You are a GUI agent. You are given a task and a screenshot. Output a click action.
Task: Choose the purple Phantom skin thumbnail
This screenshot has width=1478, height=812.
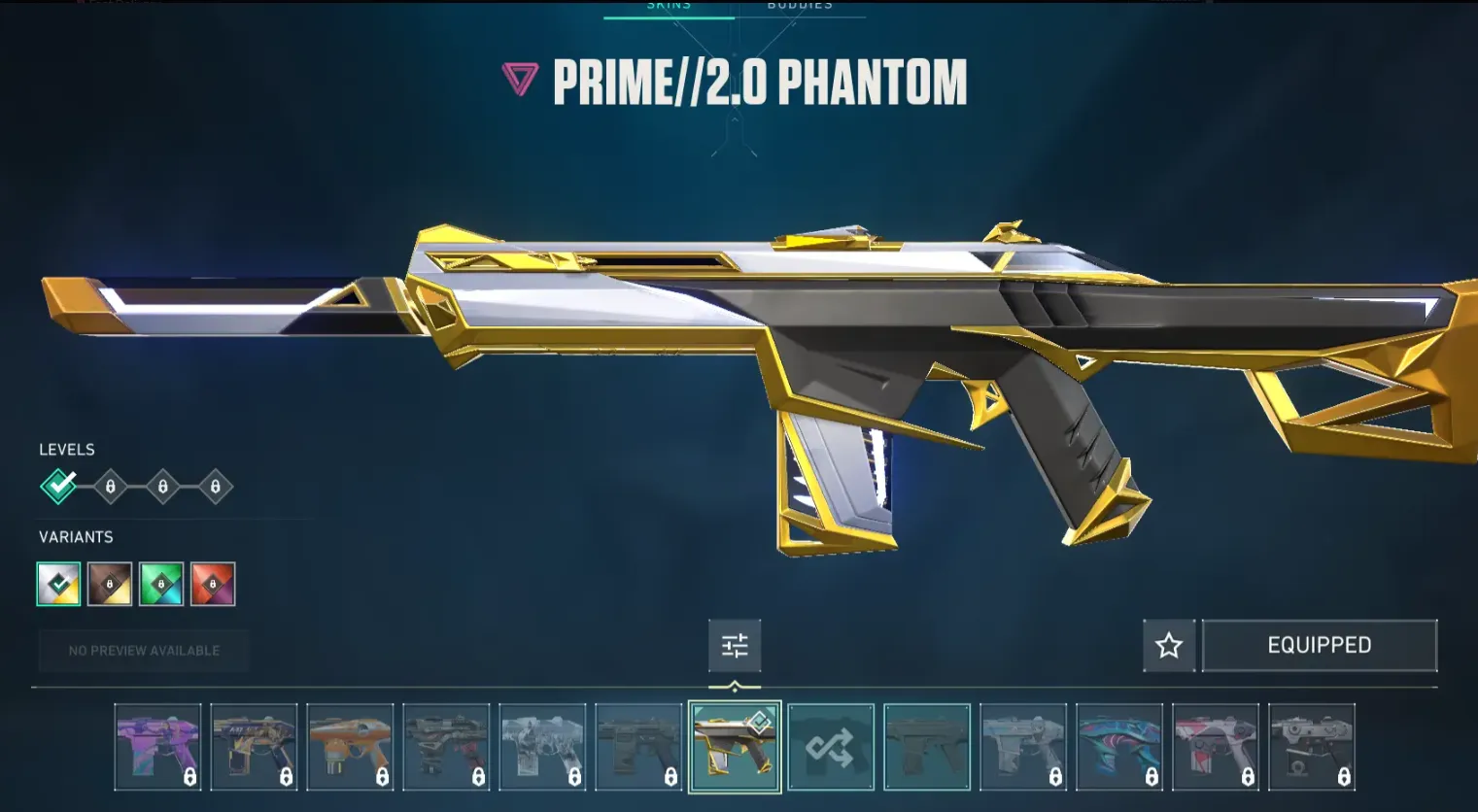tap(157, 747)
